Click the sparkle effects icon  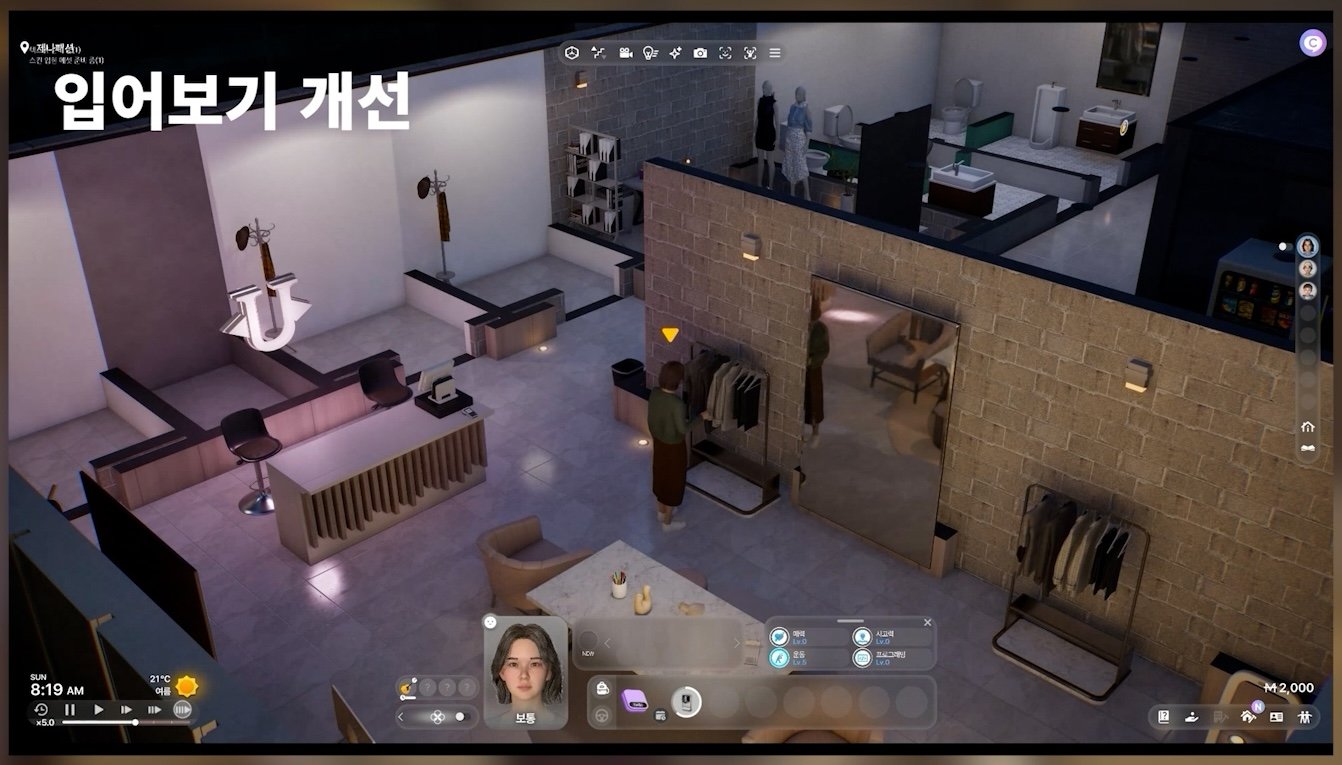(675, 53)
